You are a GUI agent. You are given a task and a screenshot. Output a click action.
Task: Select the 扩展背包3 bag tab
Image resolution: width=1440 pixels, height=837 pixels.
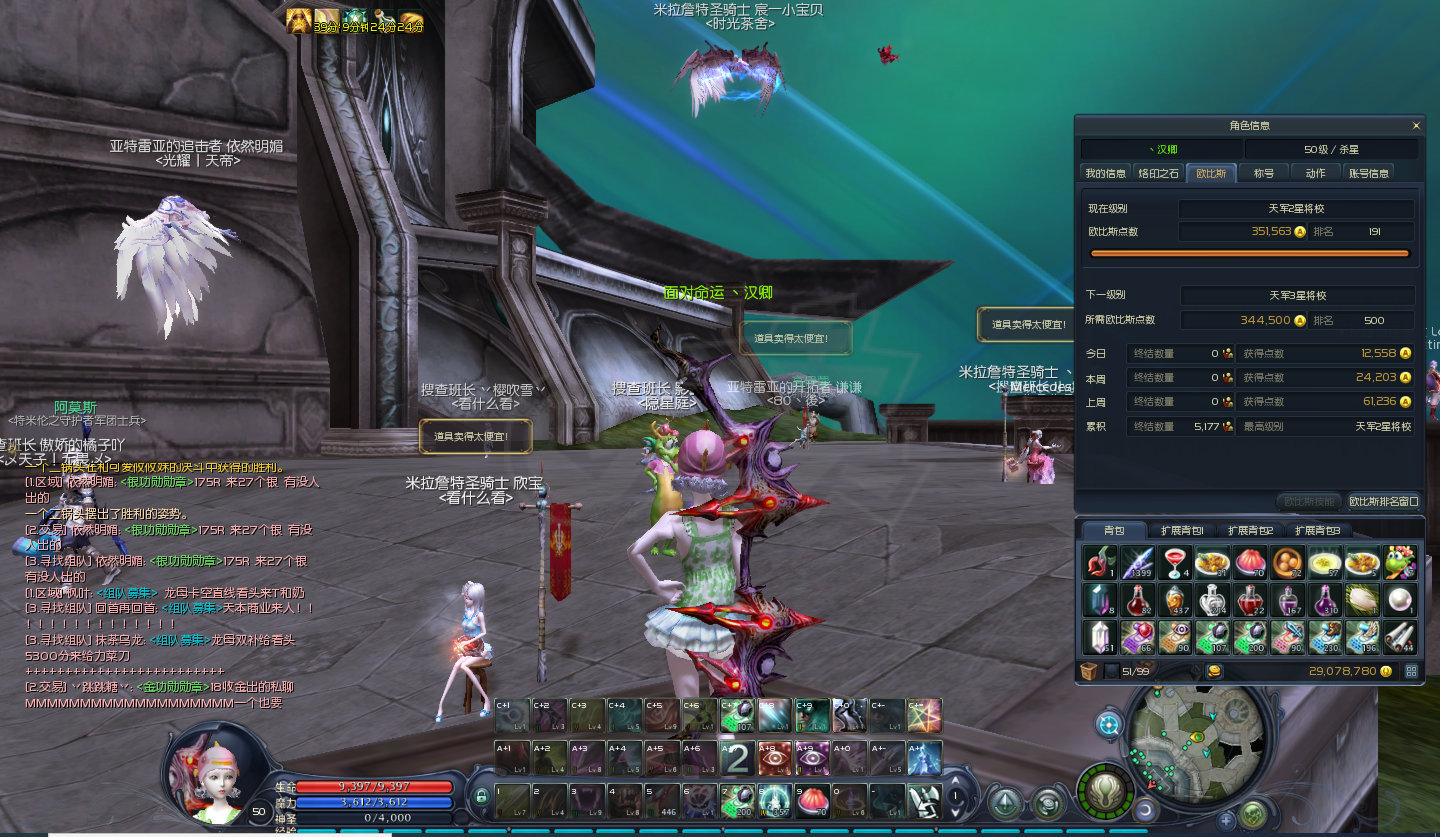click(x=1317, y=530)
